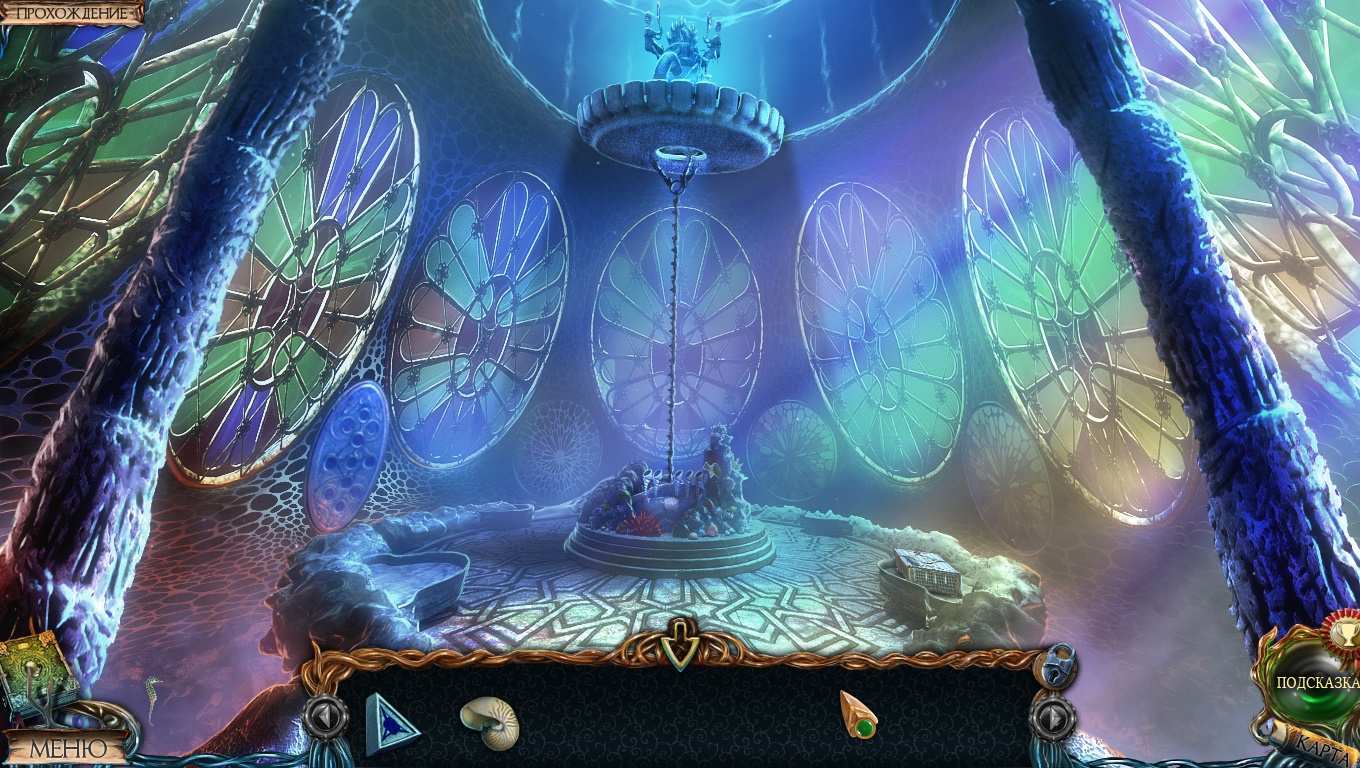Open the trophy achievements badge

click(1340, 630)
